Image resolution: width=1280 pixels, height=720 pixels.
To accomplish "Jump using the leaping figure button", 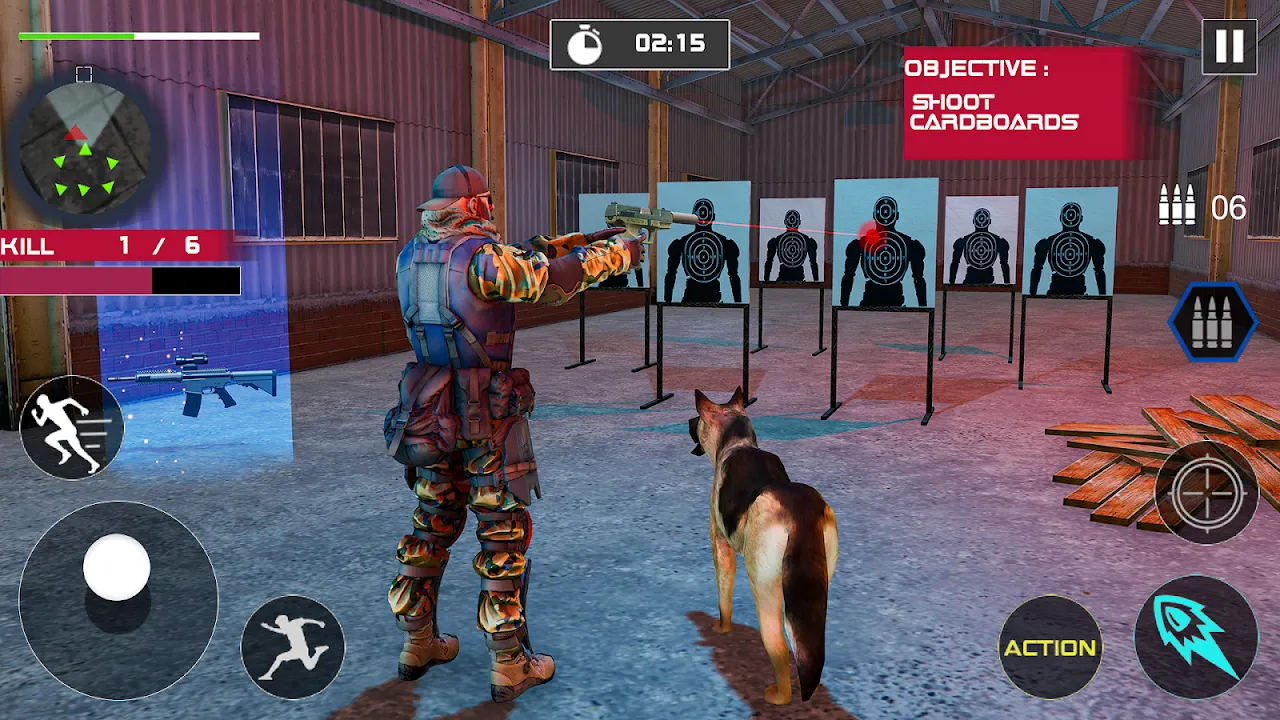I will click(293, 647).
